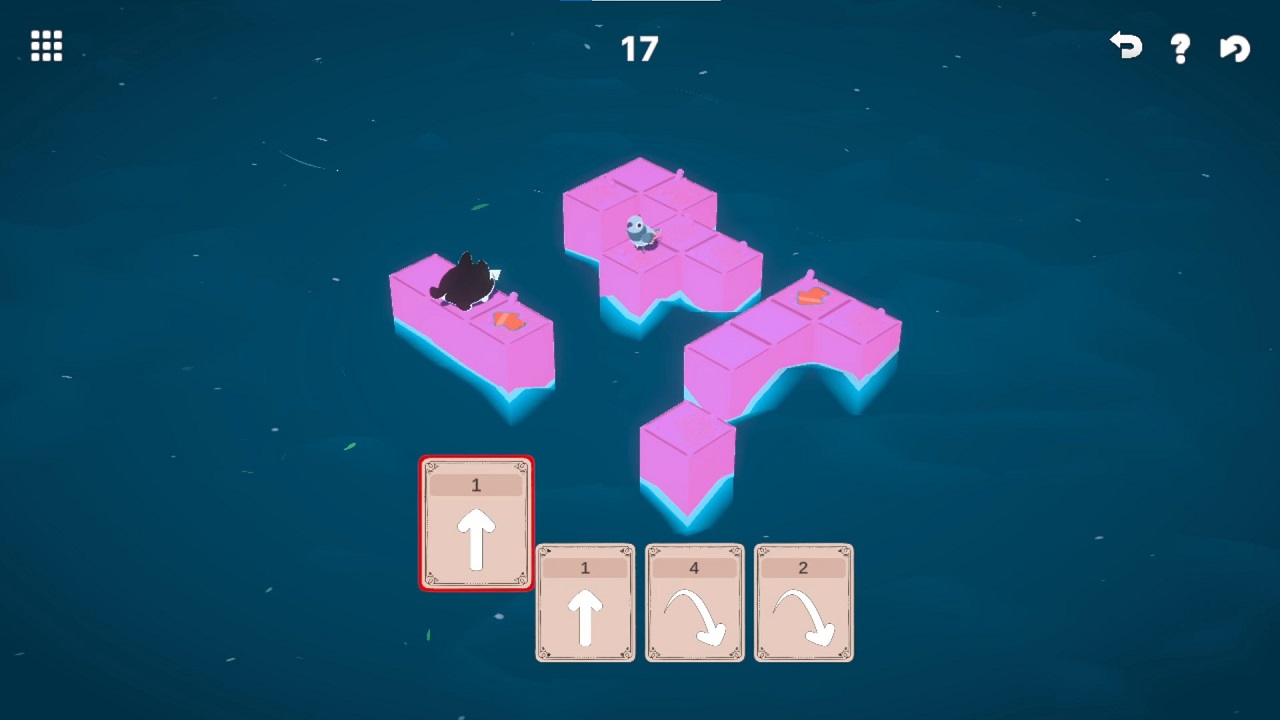The width and height of the screenshot is (1280, 720).
Task: Click the progress bar at the top center
Action: 640,3
